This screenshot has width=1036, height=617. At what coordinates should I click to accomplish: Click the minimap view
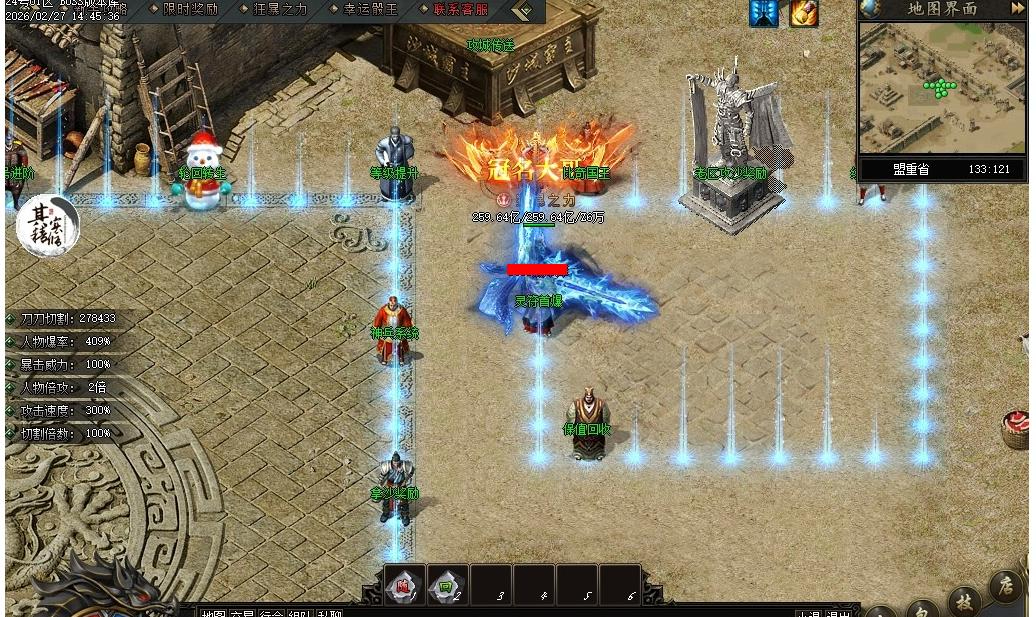tap(940, 88)
